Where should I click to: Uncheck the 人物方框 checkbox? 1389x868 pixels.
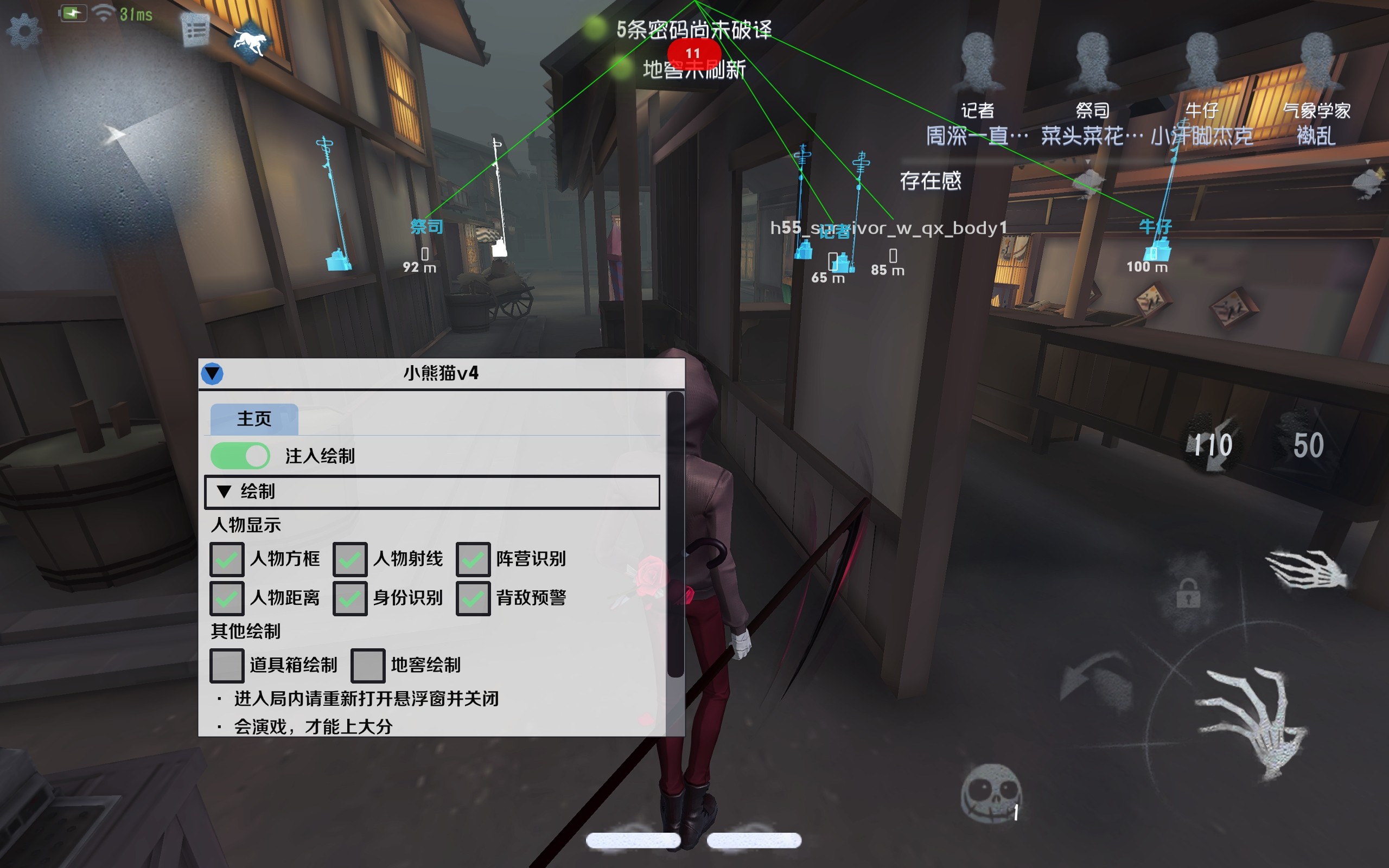point(227,559)
